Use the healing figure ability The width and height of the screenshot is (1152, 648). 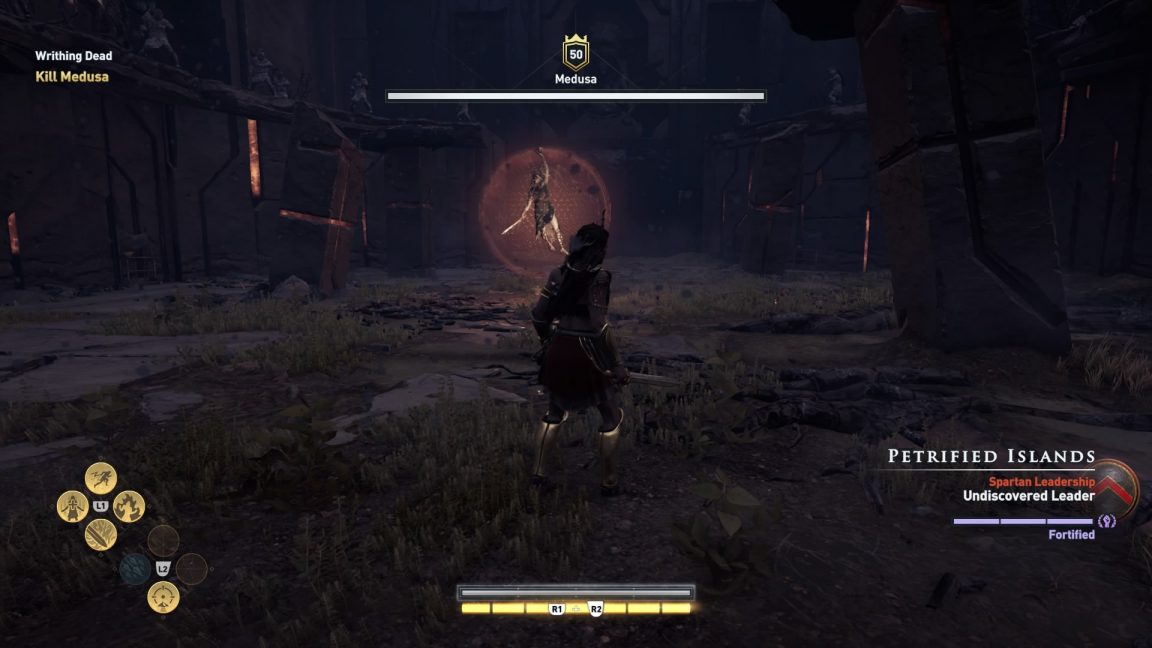[x=72, y=506]
